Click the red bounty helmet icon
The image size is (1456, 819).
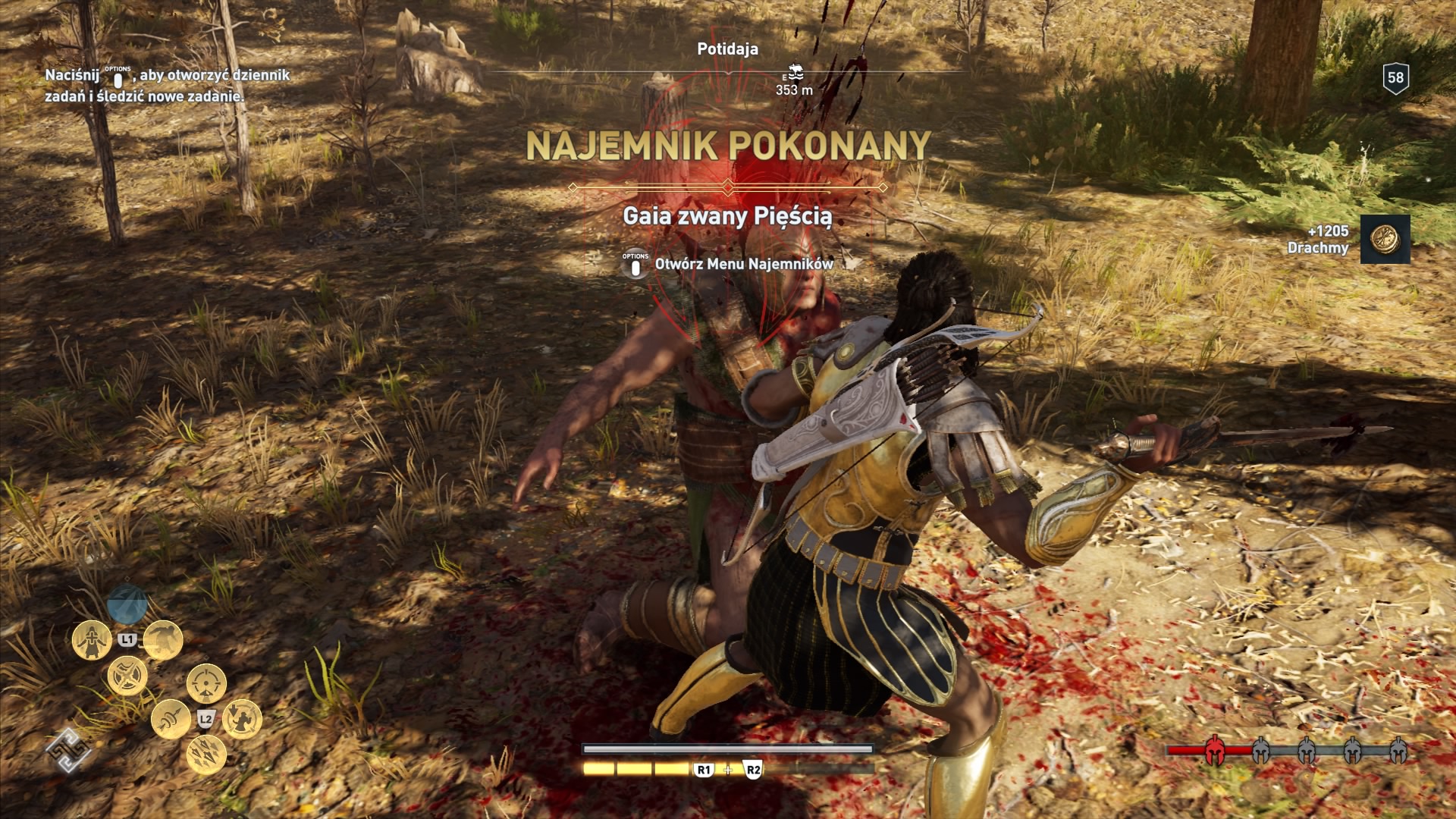(1215, 751)
